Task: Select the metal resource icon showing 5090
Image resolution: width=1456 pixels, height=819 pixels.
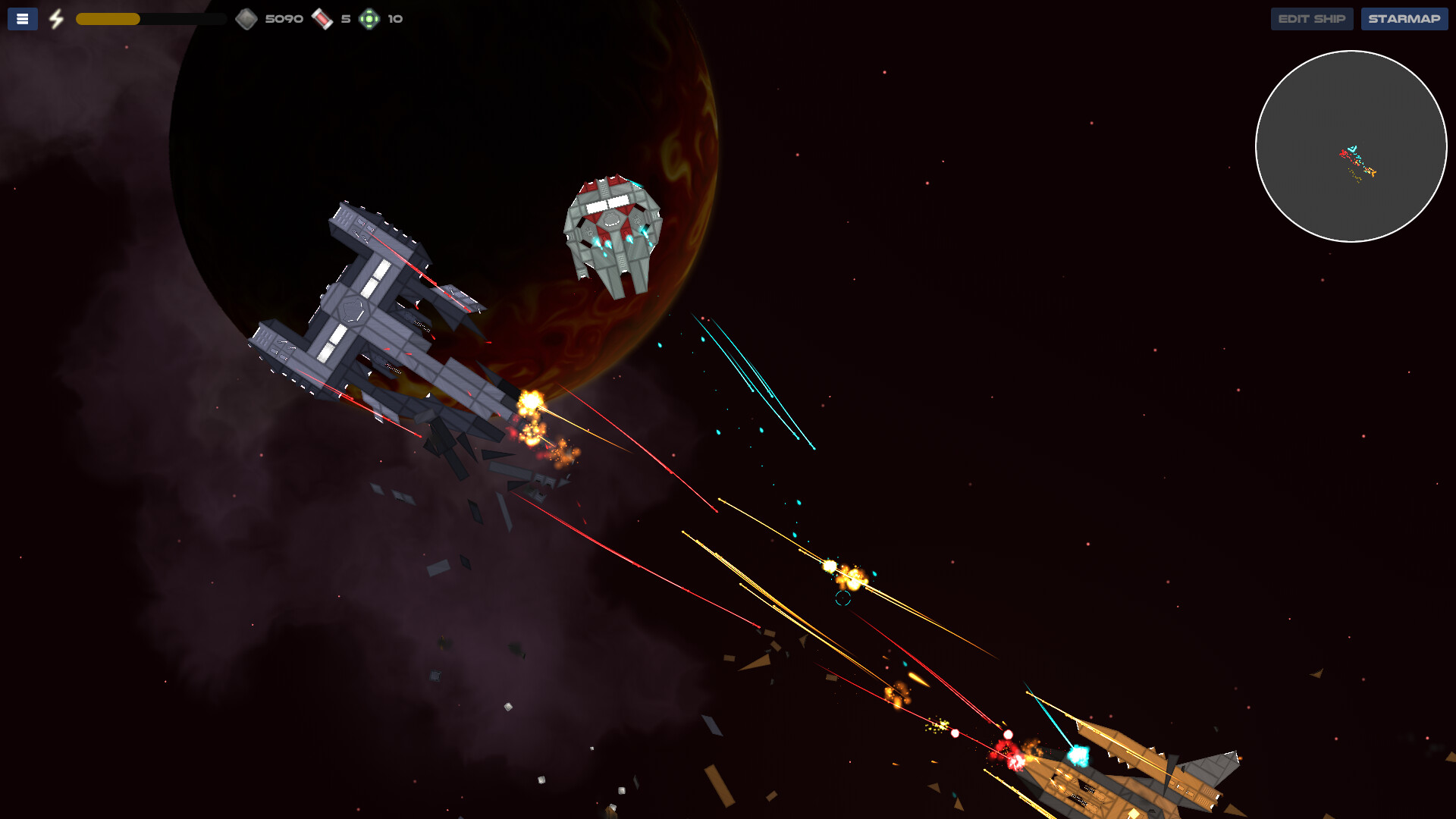Action: coord(247,17)
